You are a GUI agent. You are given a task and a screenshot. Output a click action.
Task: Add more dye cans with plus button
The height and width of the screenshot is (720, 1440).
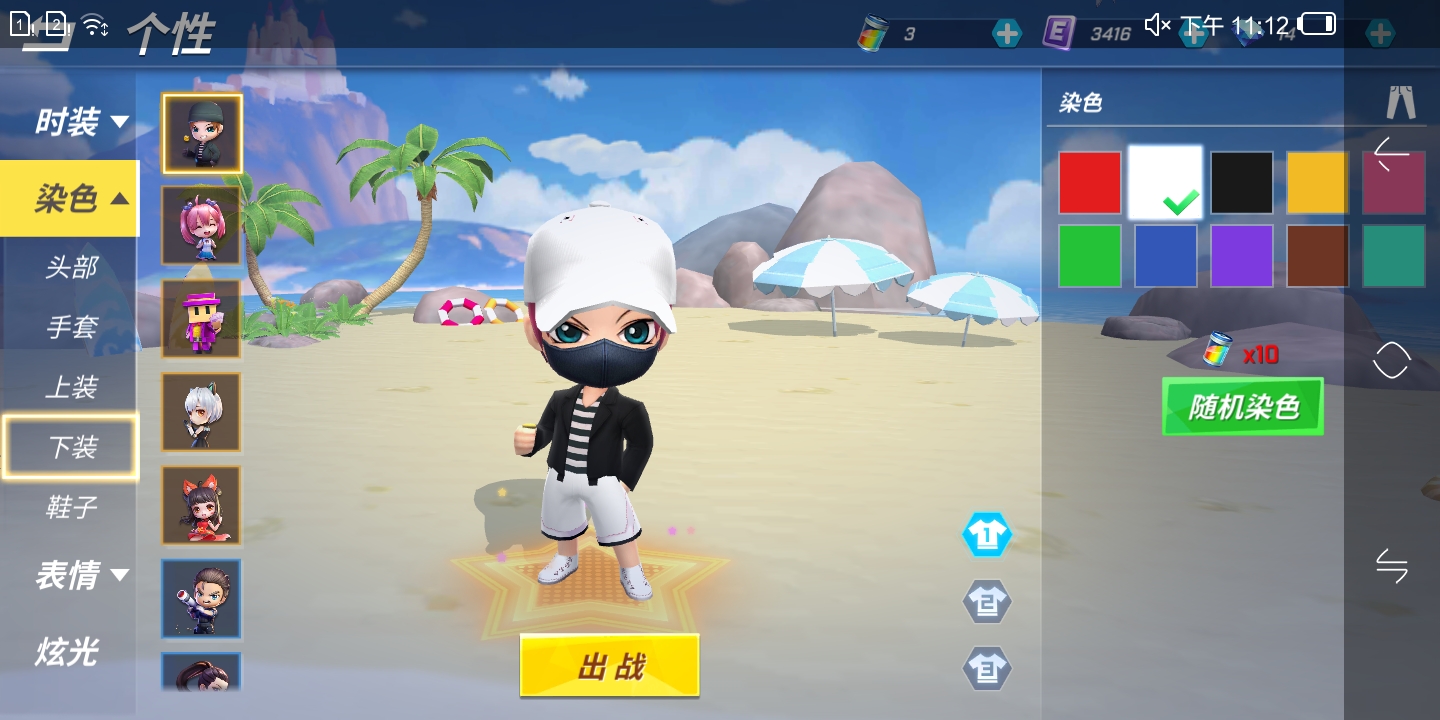point(1007,34)
